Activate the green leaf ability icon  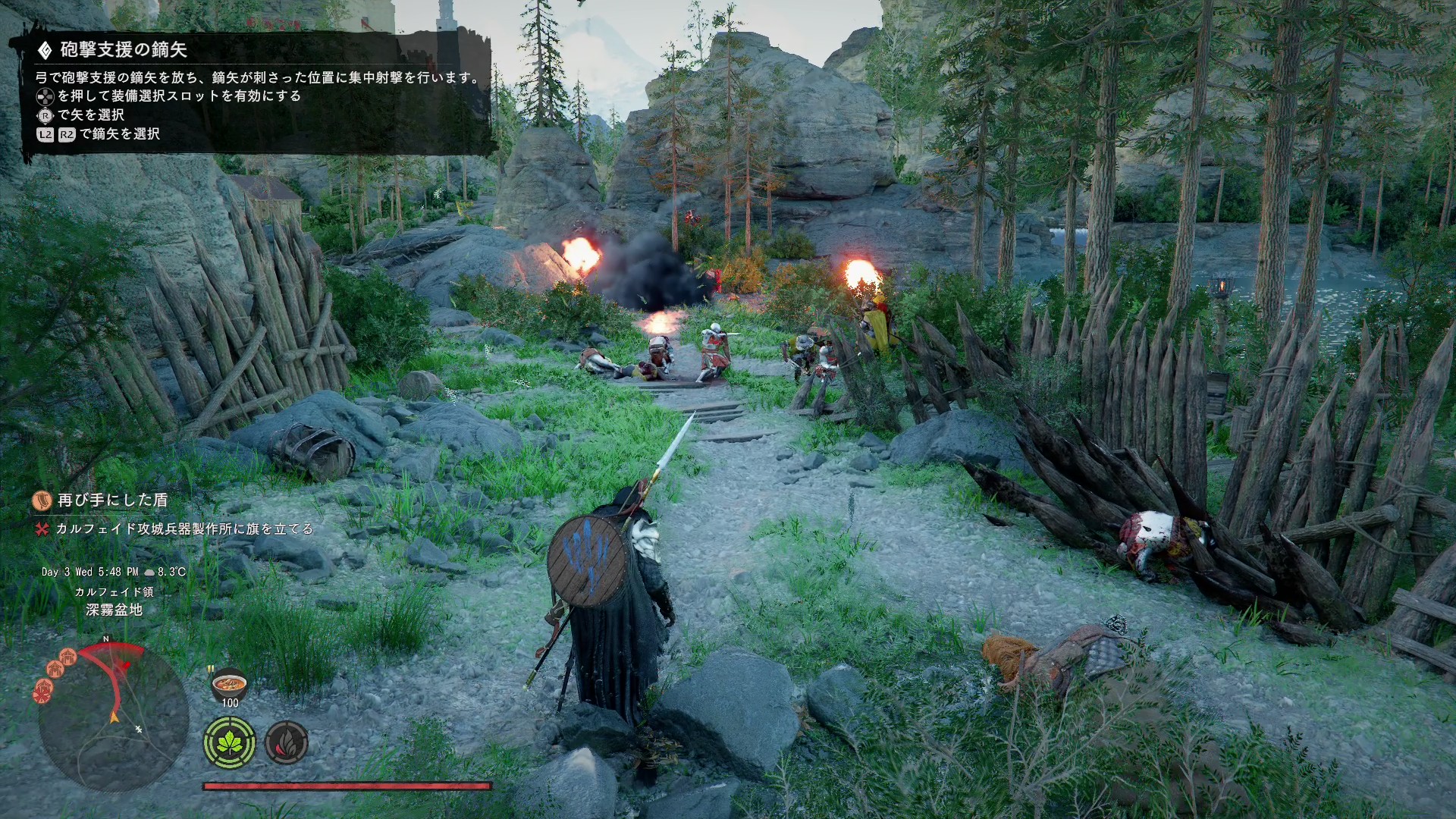(x=229, y=742)
